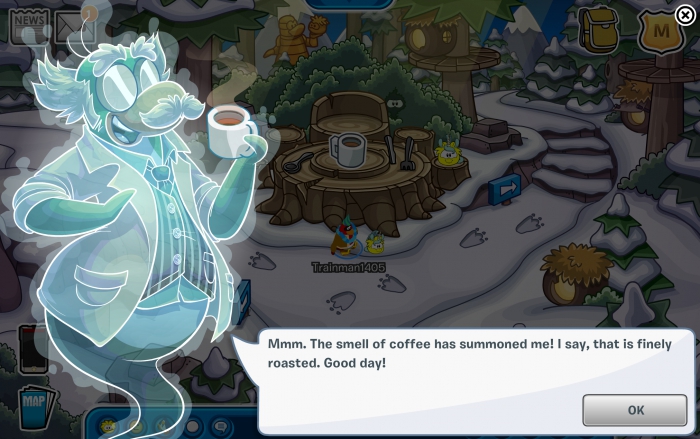Select the yellow puffle toolbar icon

coord(109,426)
